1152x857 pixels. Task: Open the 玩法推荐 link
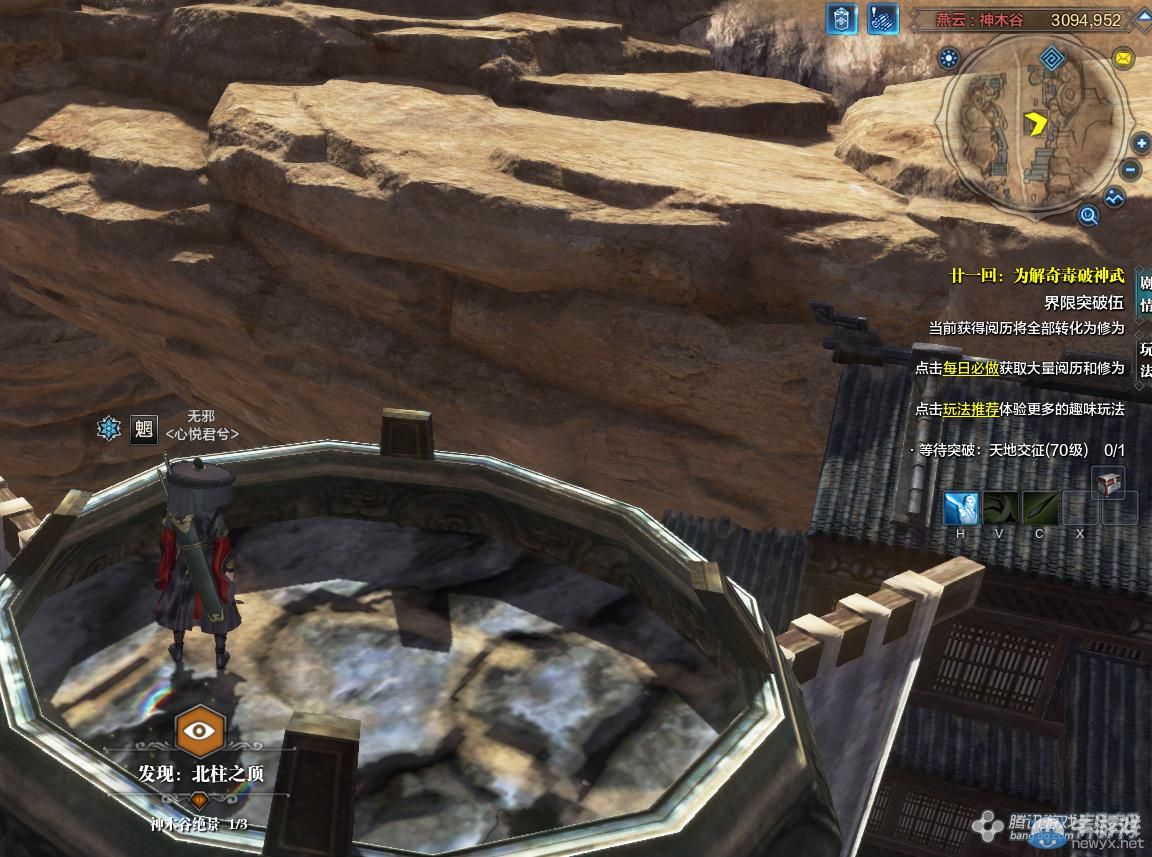tap(970, 409)
